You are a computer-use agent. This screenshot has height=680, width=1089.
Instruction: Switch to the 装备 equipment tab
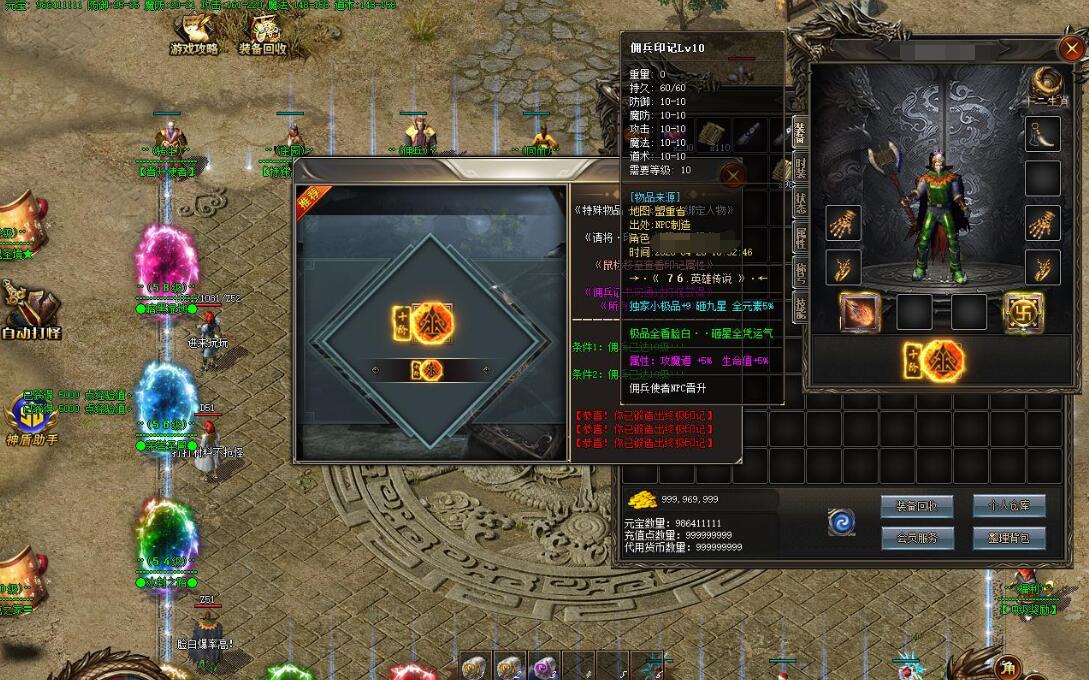800,132
